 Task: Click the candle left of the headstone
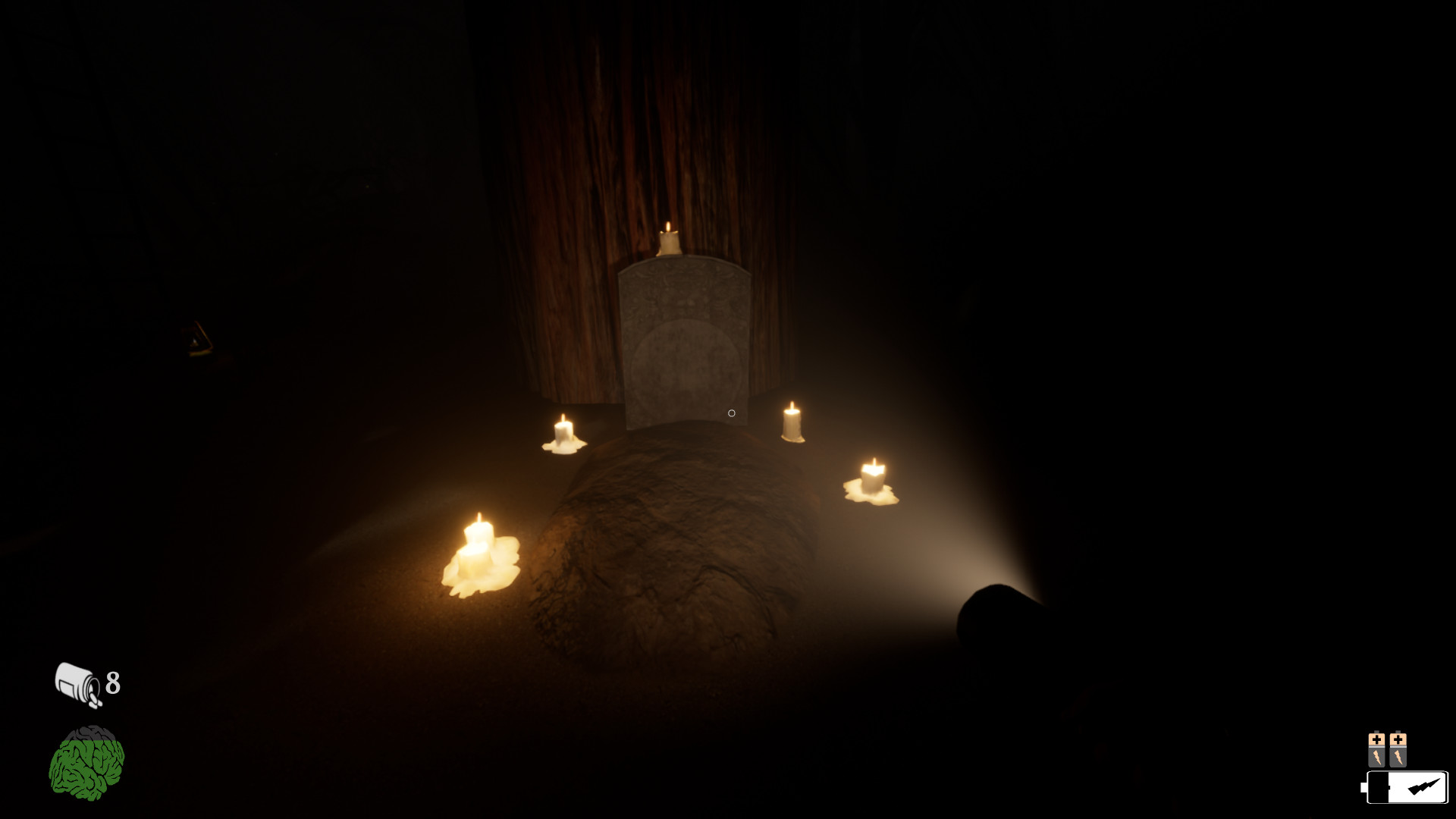pyautogui.click(x=563, y=432)
